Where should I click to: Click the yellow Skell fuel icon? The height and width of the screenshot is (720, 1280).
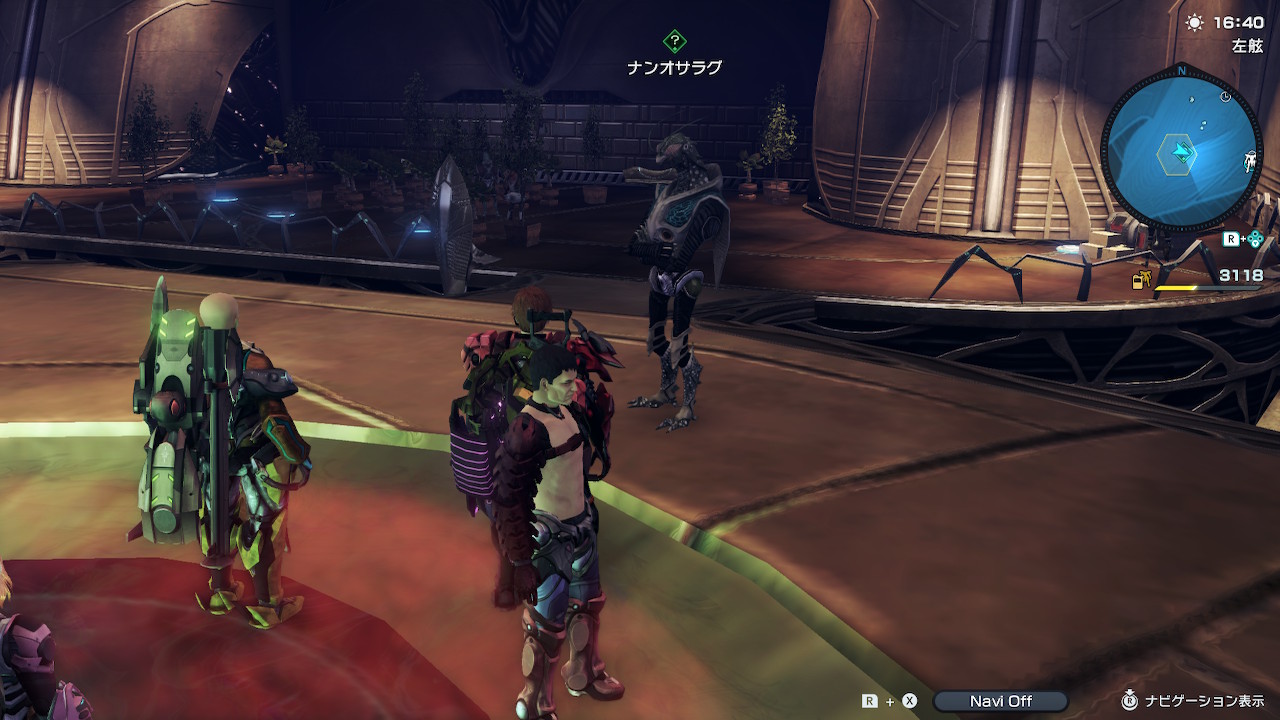1140,281
